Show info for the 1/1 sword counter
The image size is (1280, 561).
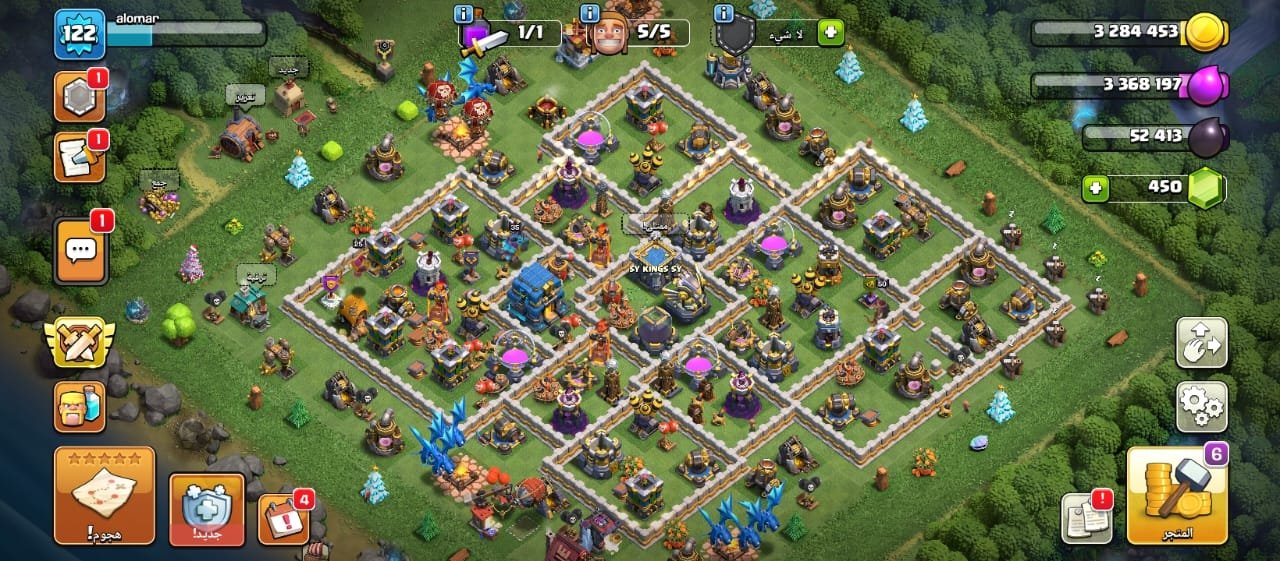click(463, 14)
